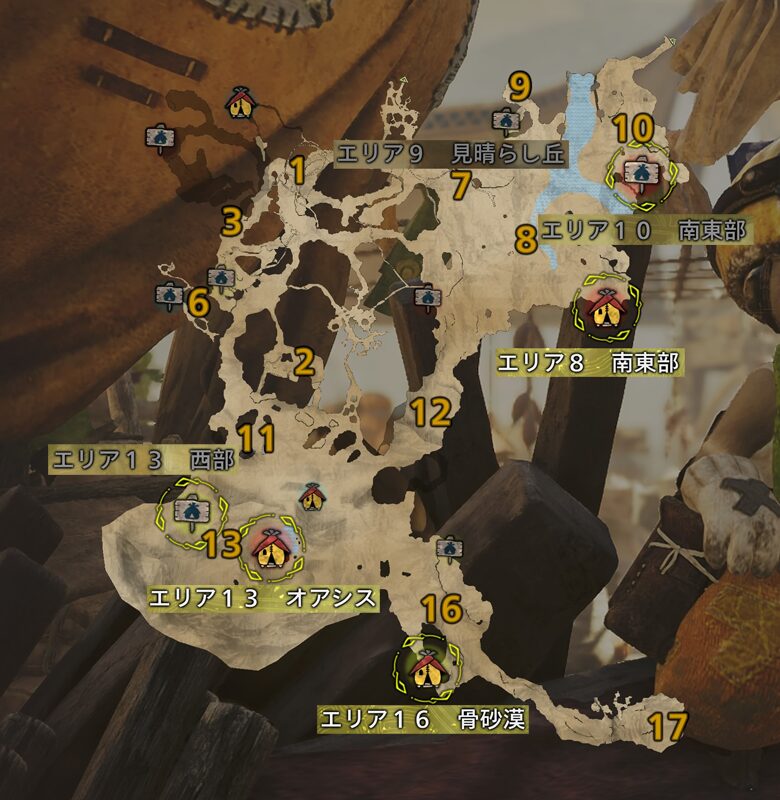The image size is (780, 800).
Task: Select the エリア8 南東部 camp label
Action: point(590,364)
